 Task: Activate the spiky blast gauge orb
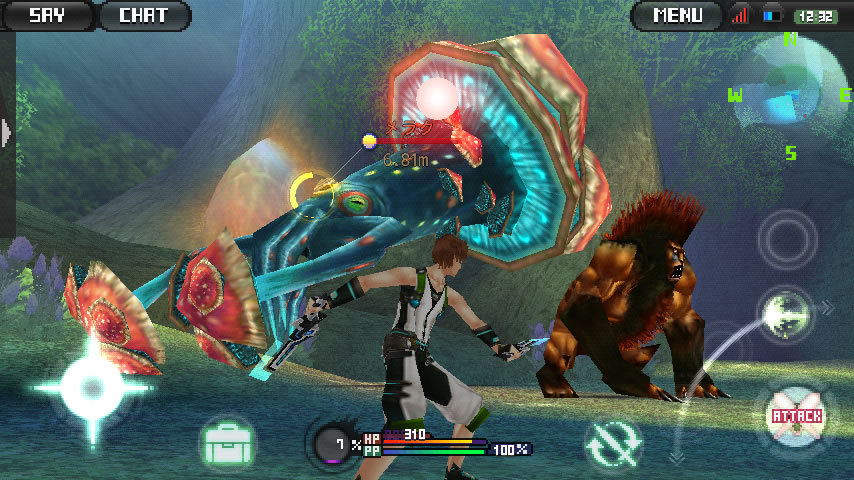(x=334, y=444)
